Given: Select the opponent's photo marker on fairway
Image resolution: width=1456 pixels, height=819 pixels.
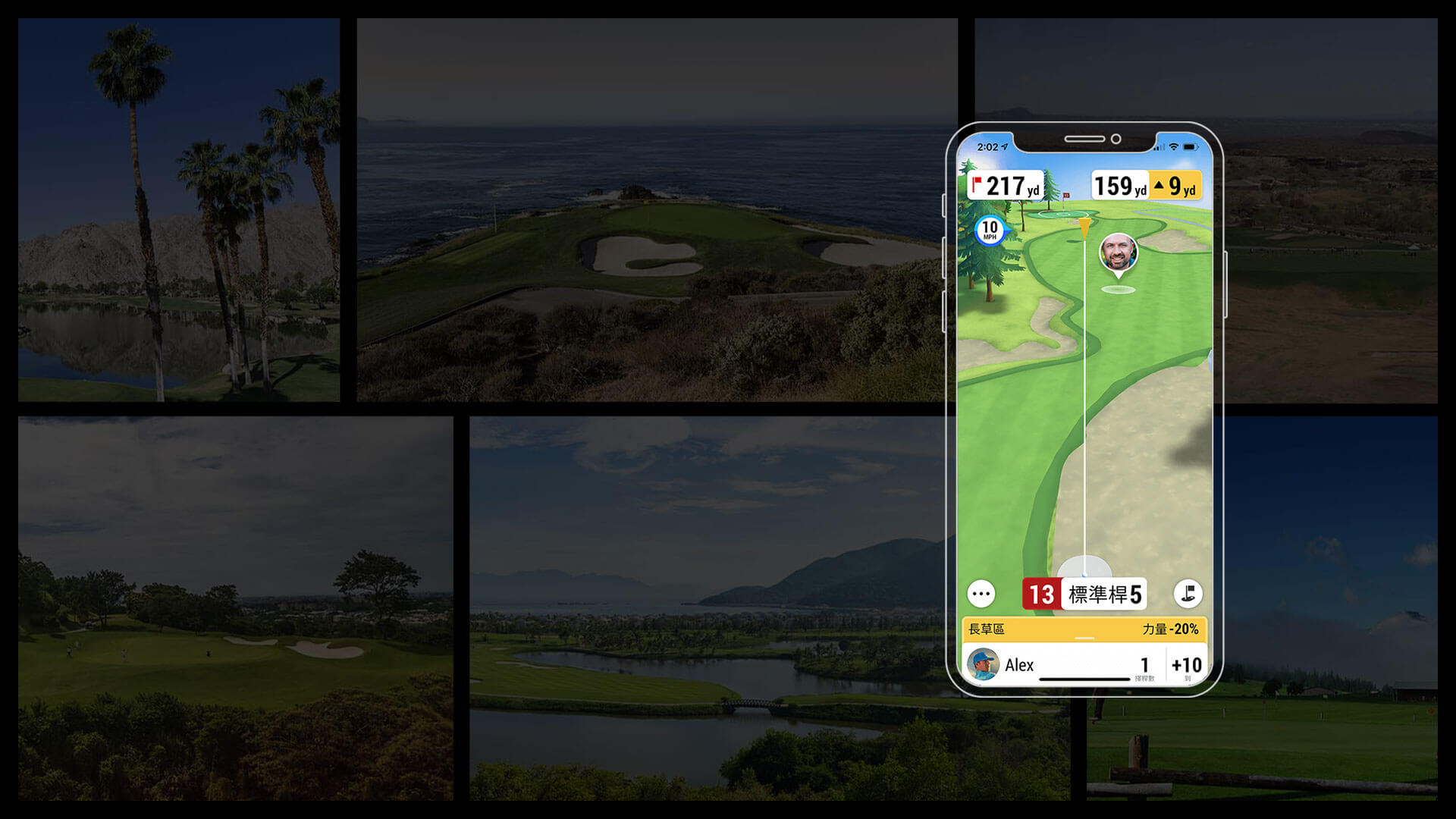Looking at the screenshot, I should click(1118, 253).
